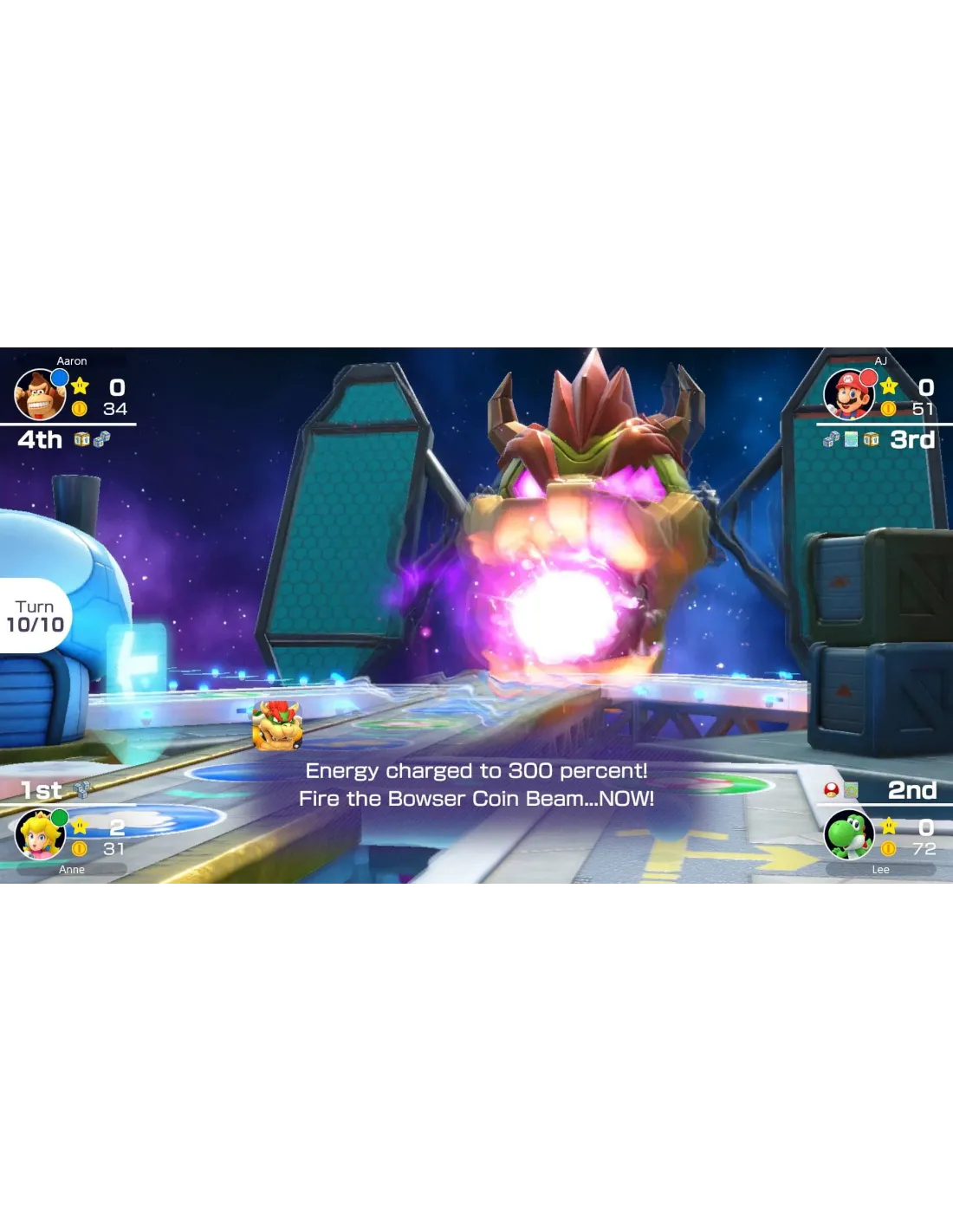Click Aaron's double dice item icon
The image size is (953, 1232).
[x=101, y=439]
